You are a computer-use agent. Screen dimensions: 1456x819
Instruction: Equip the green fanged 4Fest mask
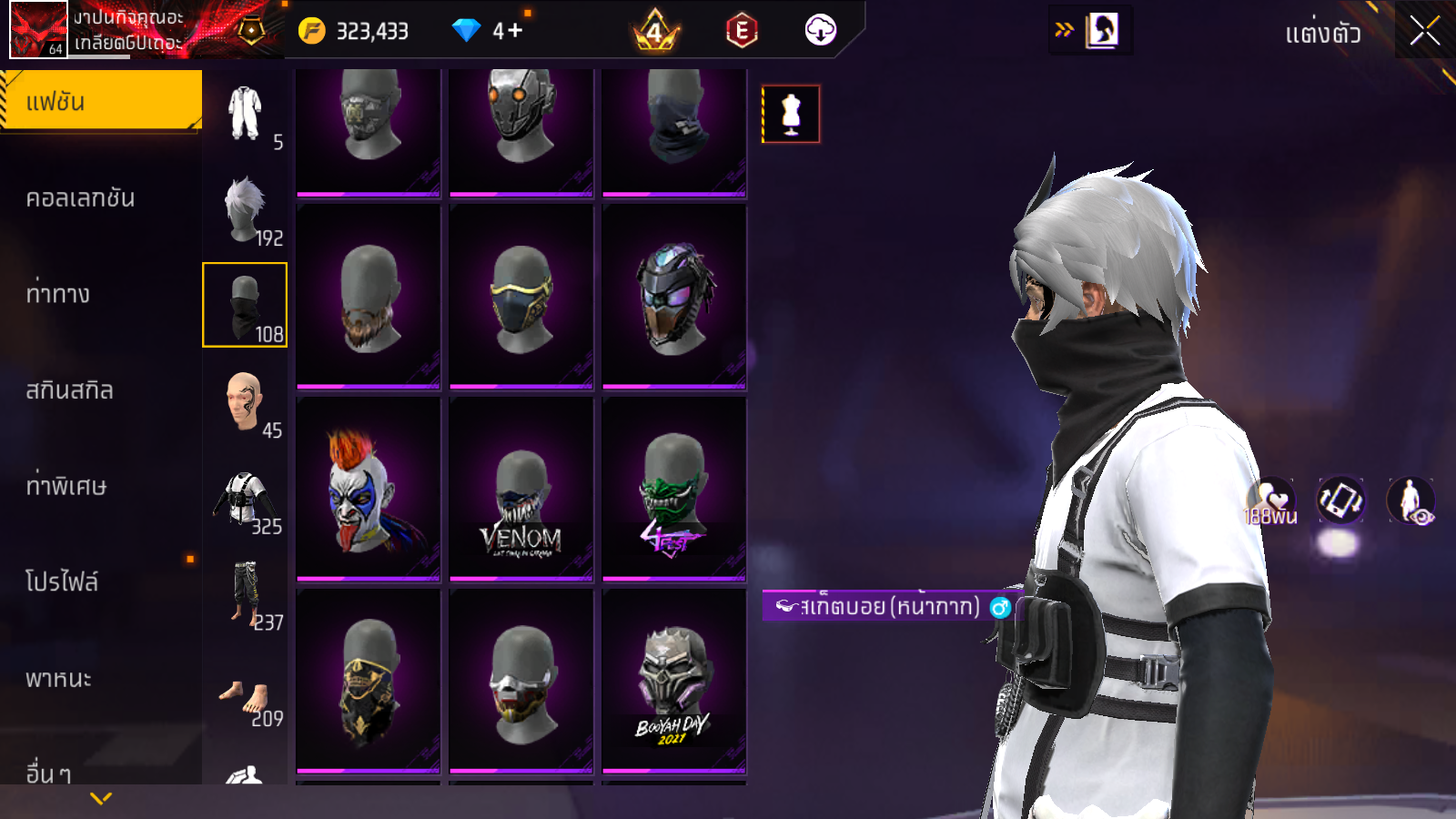[674, 490]
